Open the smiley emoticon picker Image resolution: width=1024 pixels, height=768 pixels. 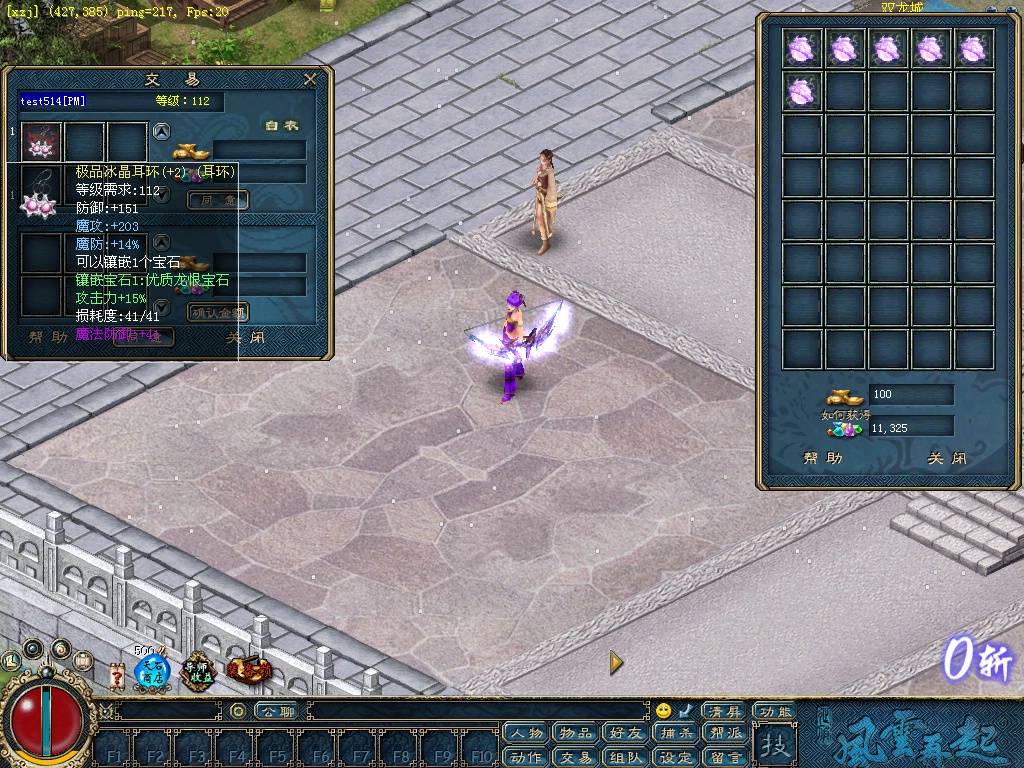point(663,711)
